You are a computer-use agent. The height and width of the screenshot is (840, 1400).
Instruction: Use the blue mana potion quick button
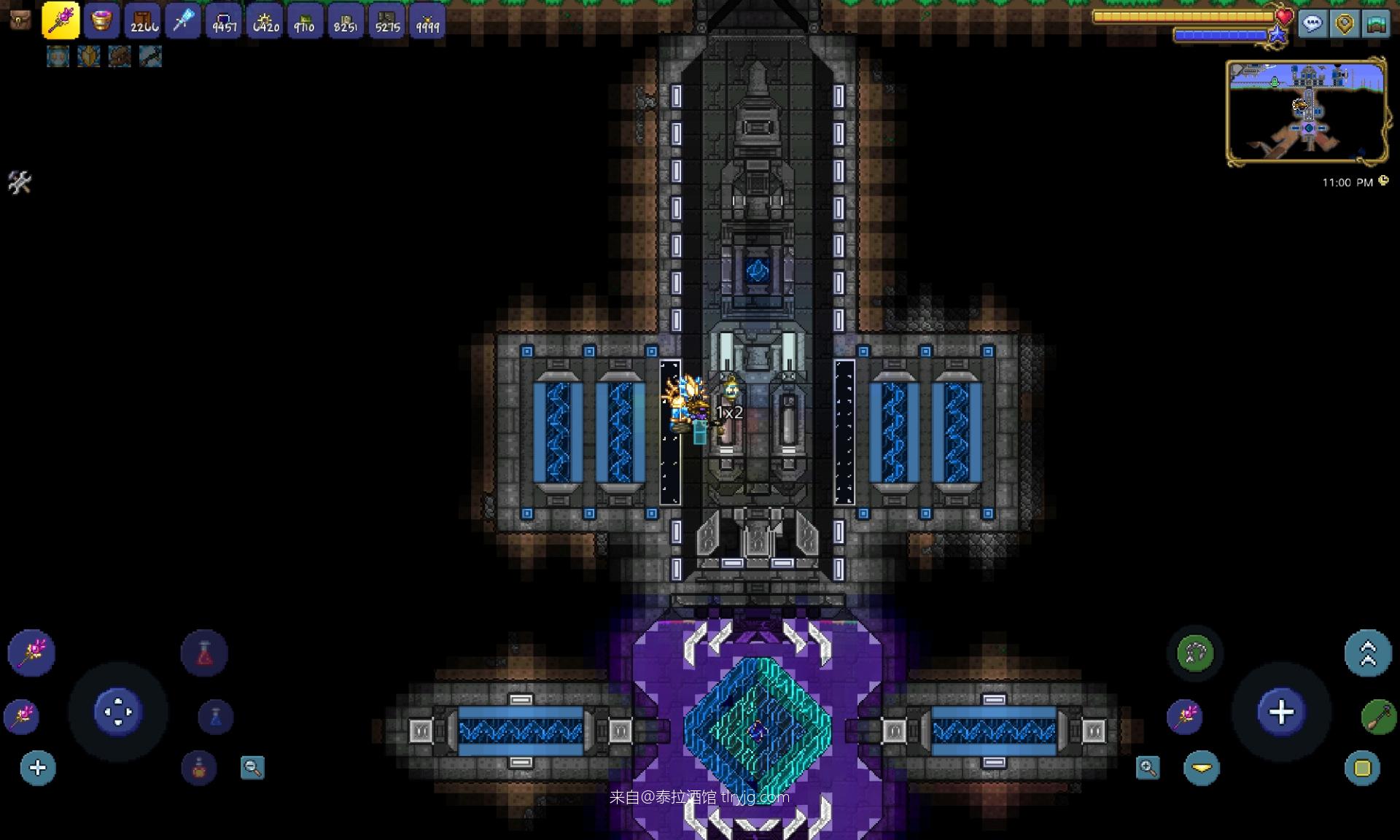point(215,717)
